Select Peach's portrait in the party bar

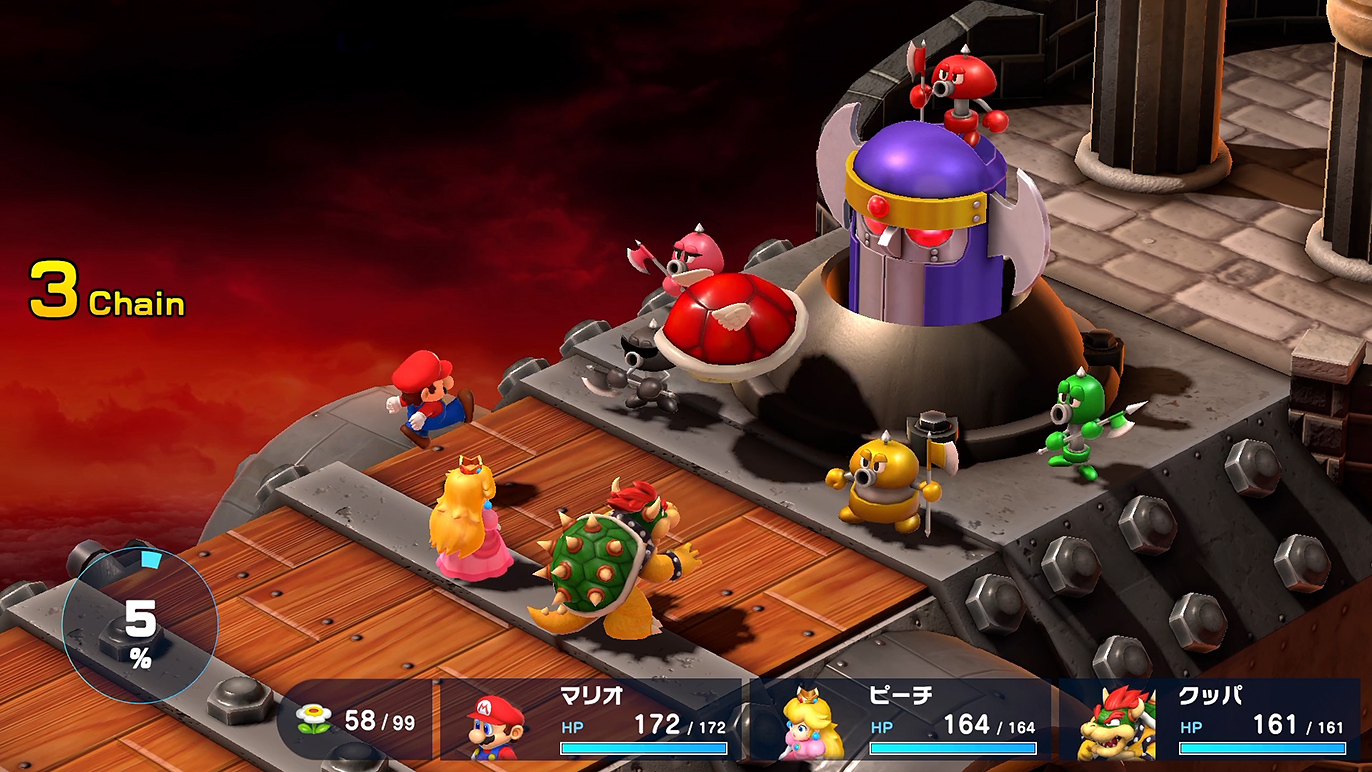(807, 725)
